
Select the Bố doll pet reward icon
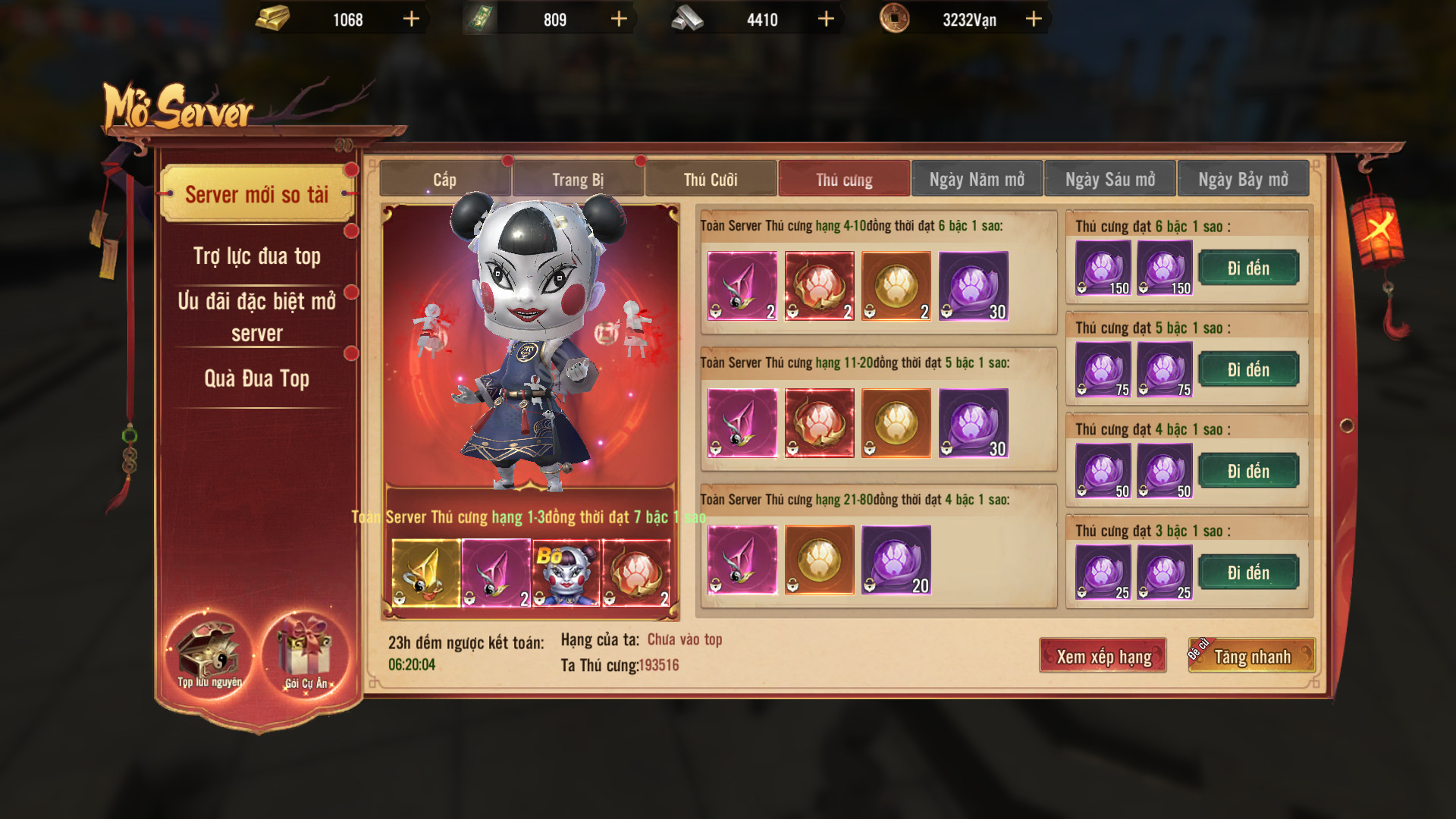tap(566, 573)
